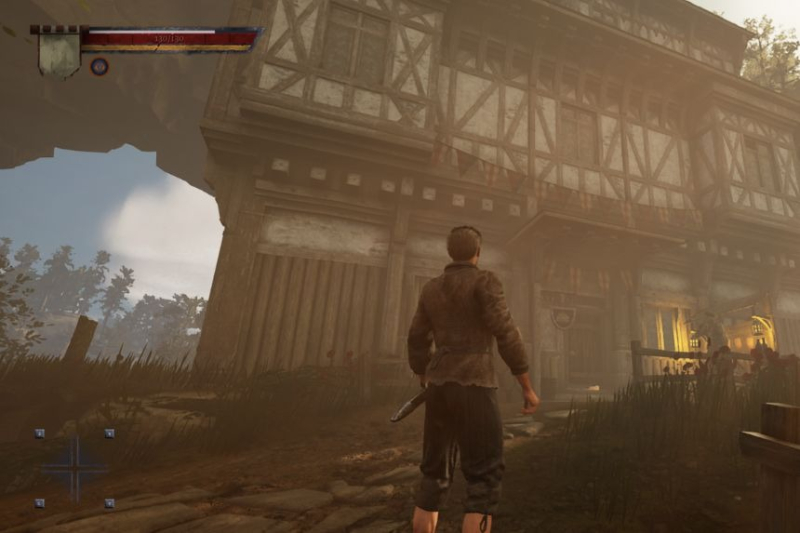Screen dimensions: 800x533
Task: Click the cross-shaped quick-slot selector
Action: (x=74, y=467)
